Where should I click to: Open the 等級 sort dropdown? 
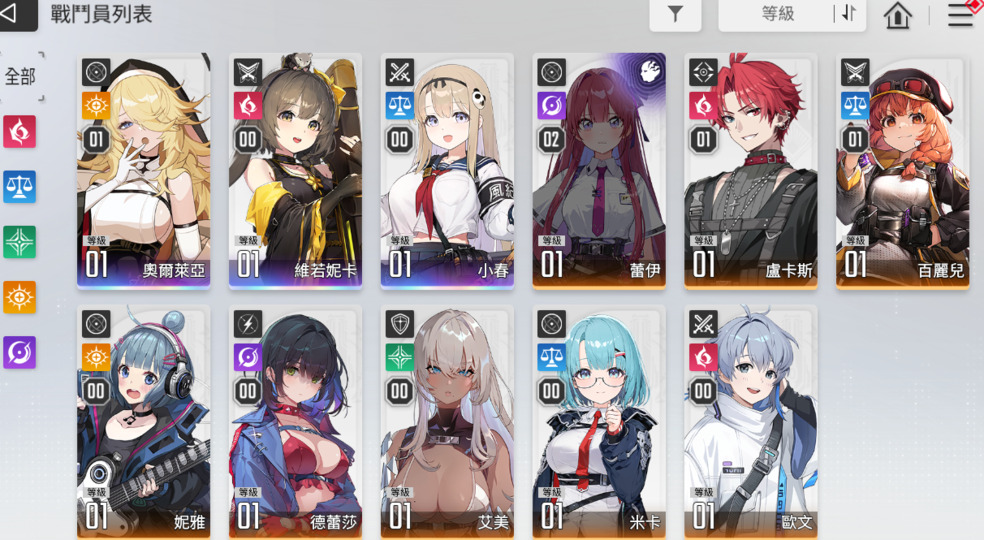(x=777, y=14)
